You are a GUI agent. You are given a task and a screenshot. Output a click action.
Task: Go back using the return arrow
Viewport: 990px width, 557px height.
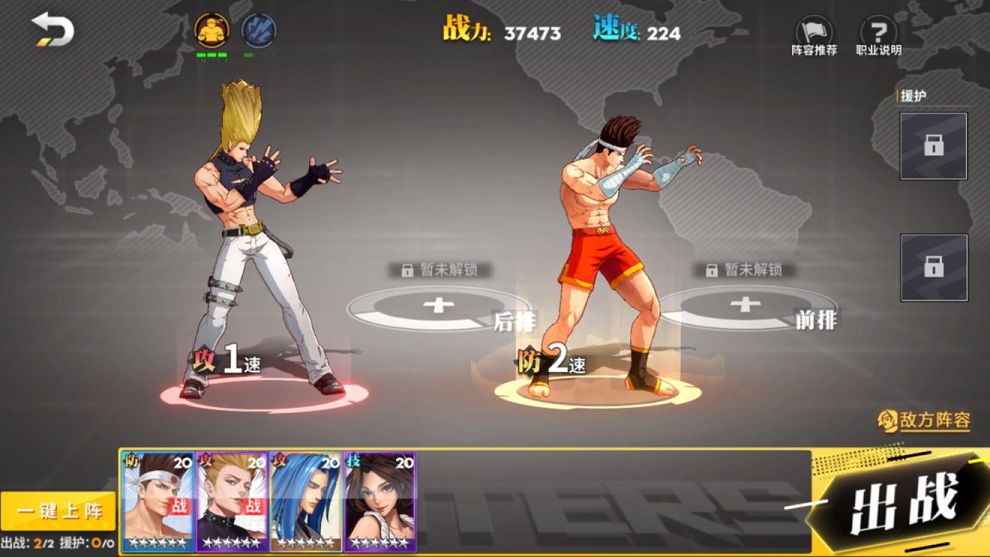(x=52, y=30)
